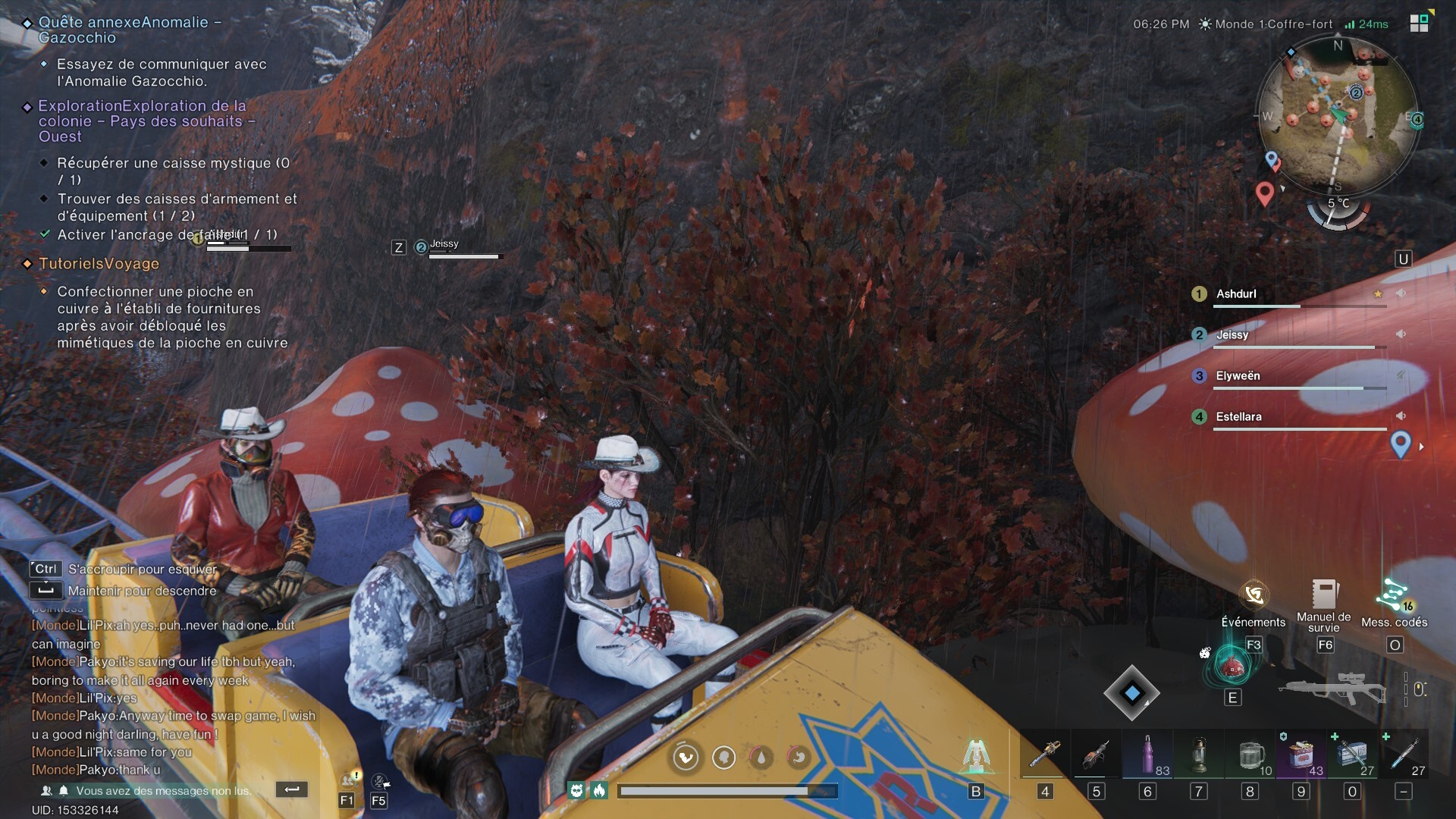Use the lone syringe hotbar slot
Screen dimensions: 1456x819
click(1404, 755)
